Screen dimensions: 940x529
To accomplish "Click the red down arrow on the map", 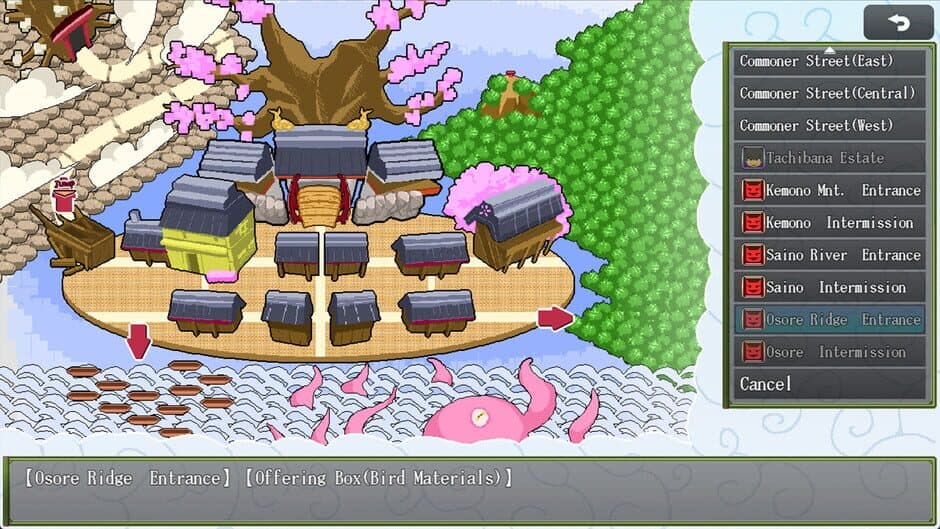I will tap(138, 340).
